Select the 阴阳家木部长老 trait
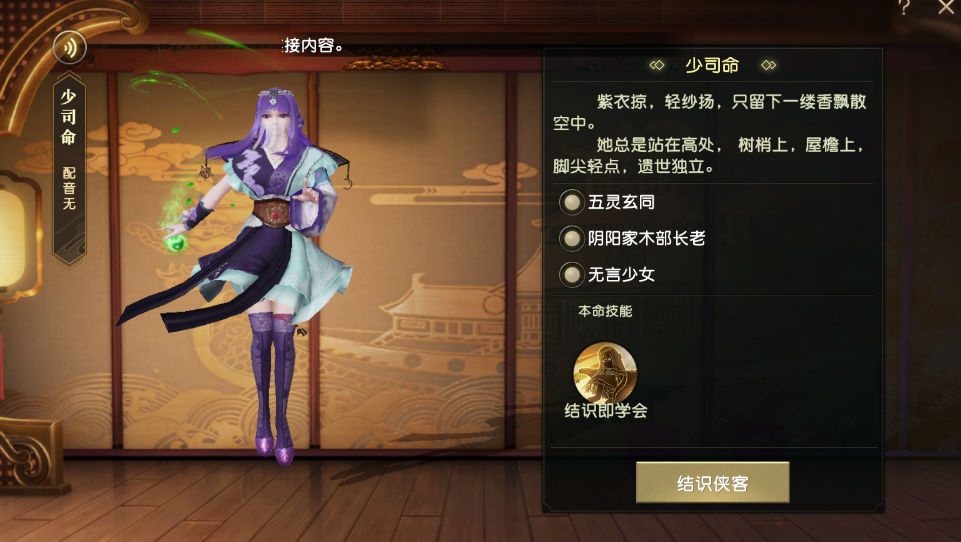961x542 pixels. click(x=572, y=238)
